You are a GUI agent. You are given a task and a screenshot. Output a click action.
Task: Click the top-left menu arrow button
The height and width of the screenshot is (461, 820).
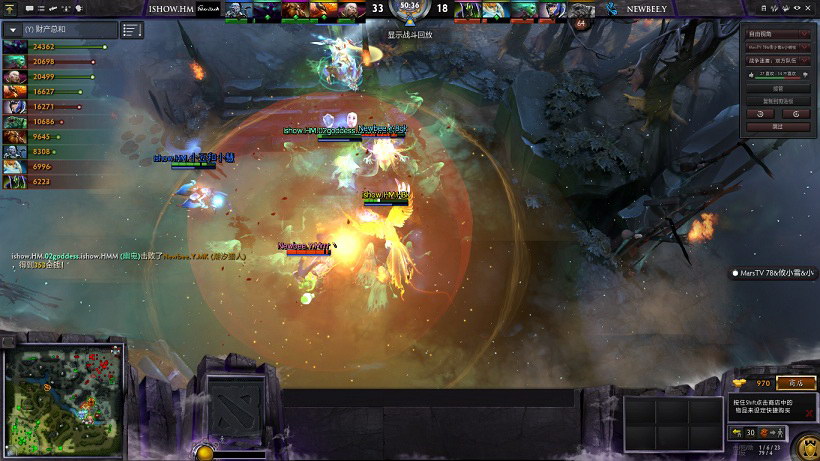[7, 8]
